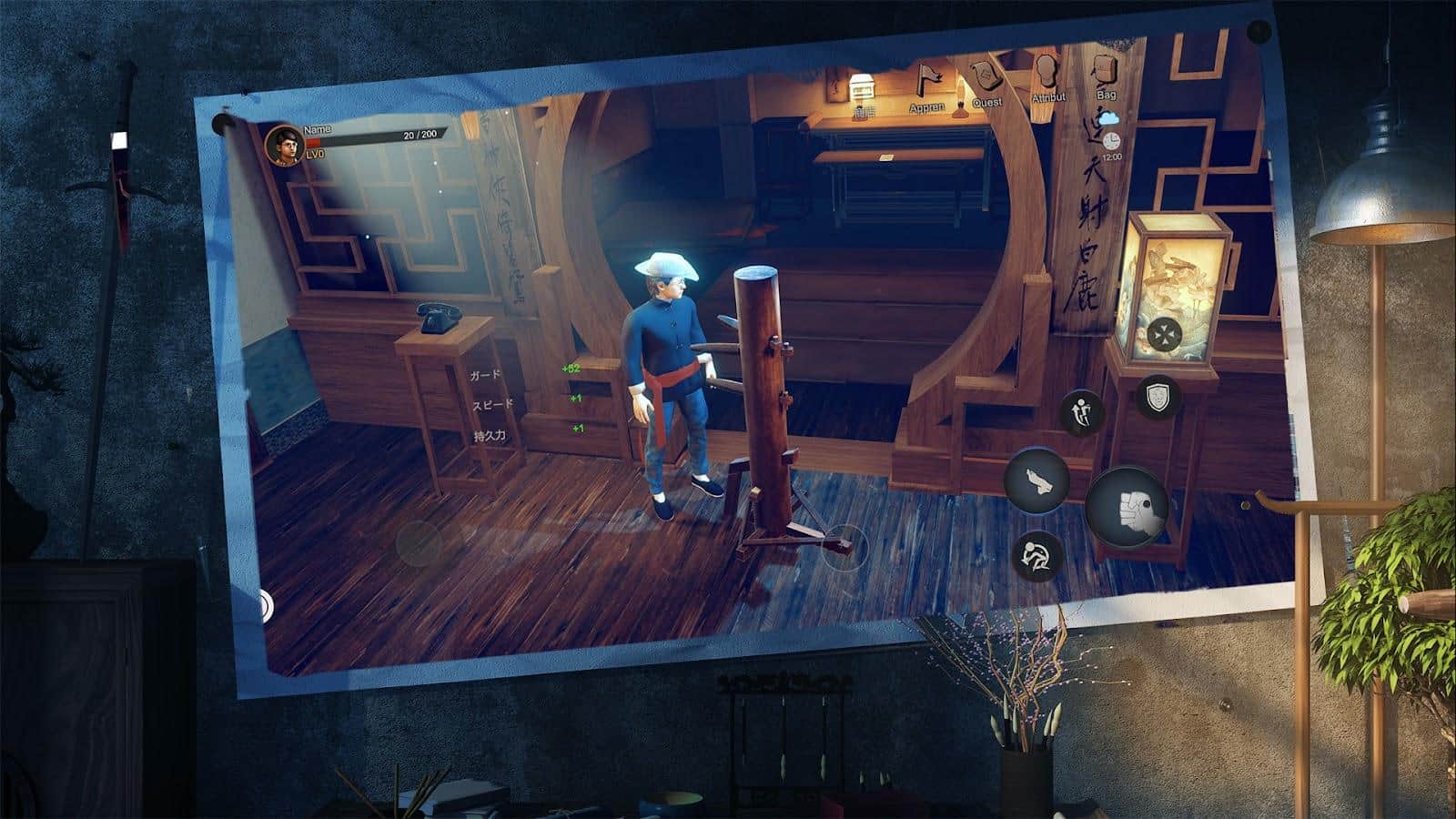Open the Attribut character panel
The height and width of the screenshot is (819, 1456).
[1046, 73]
